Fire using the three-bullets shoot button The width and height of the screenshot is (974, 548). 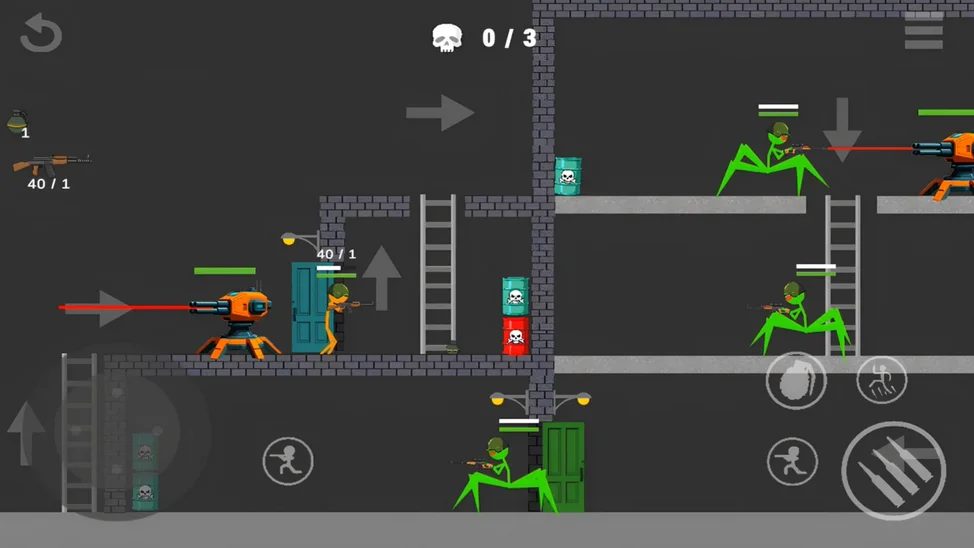pos(893,471)
